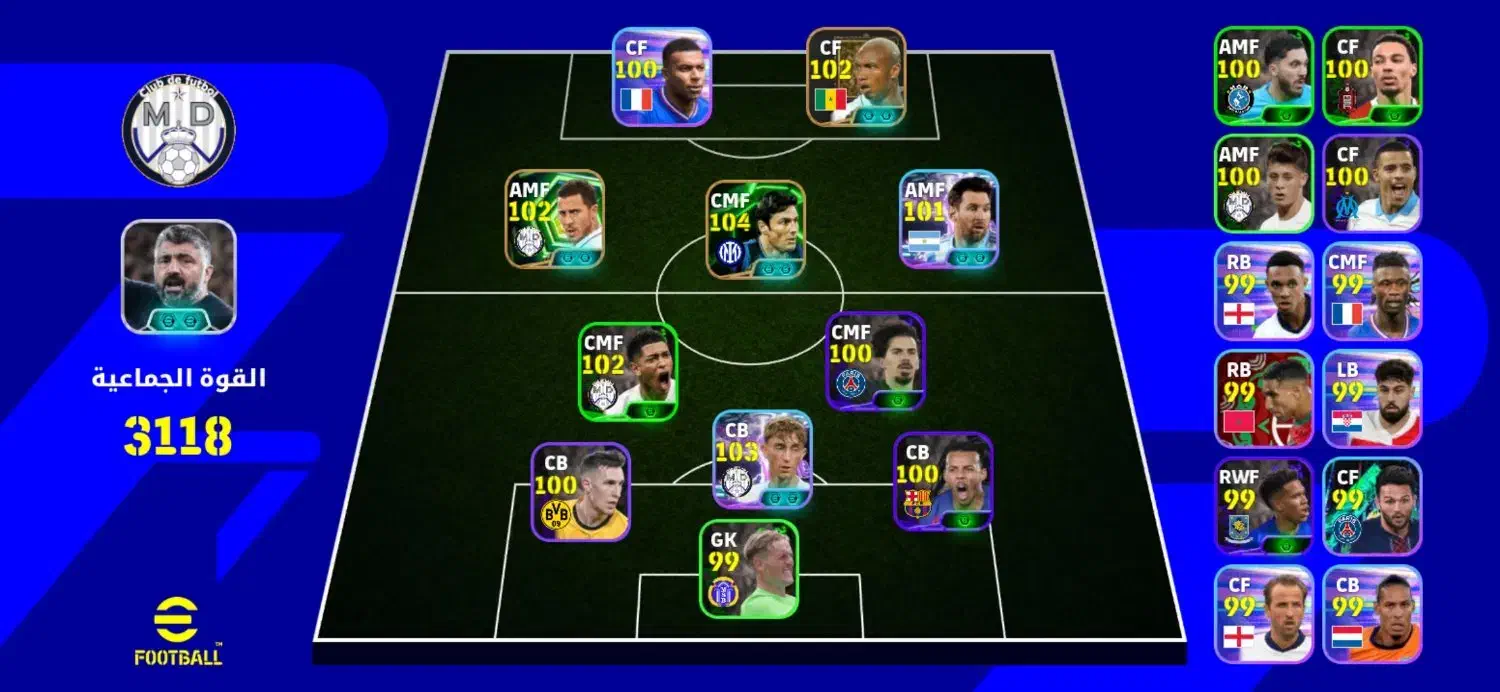1500x692 pixels.
Task: Pick the CB card rated 103
Action: pyautogui.click(x=762, y=460)
